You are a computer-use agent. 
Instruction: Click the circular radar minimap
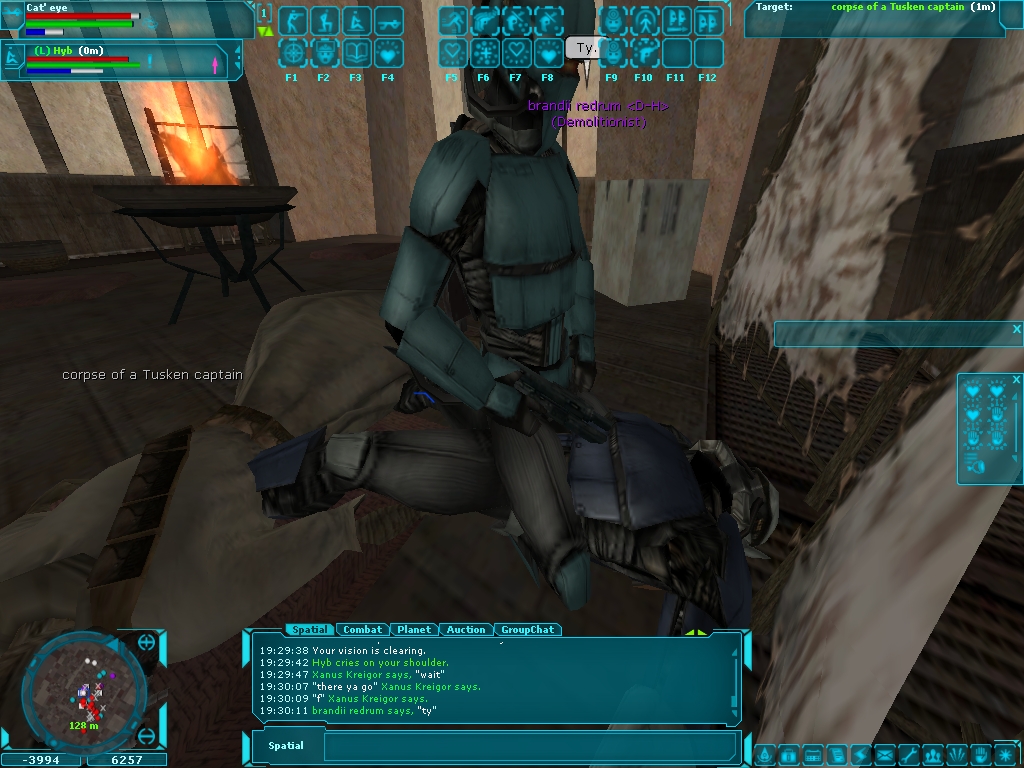point(84,688)
